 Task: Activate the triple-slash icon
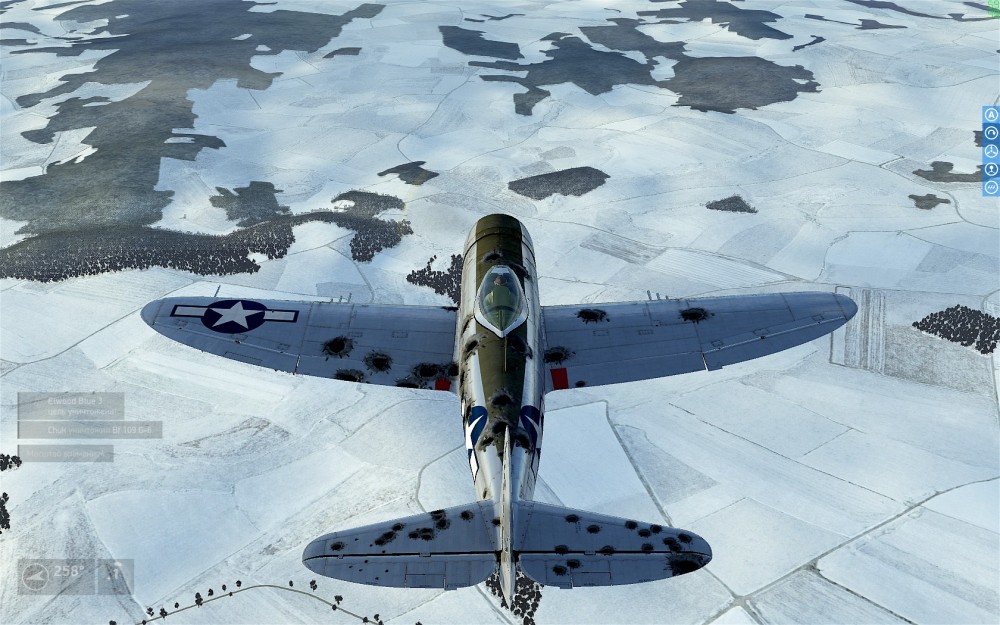tap(991, 187)
